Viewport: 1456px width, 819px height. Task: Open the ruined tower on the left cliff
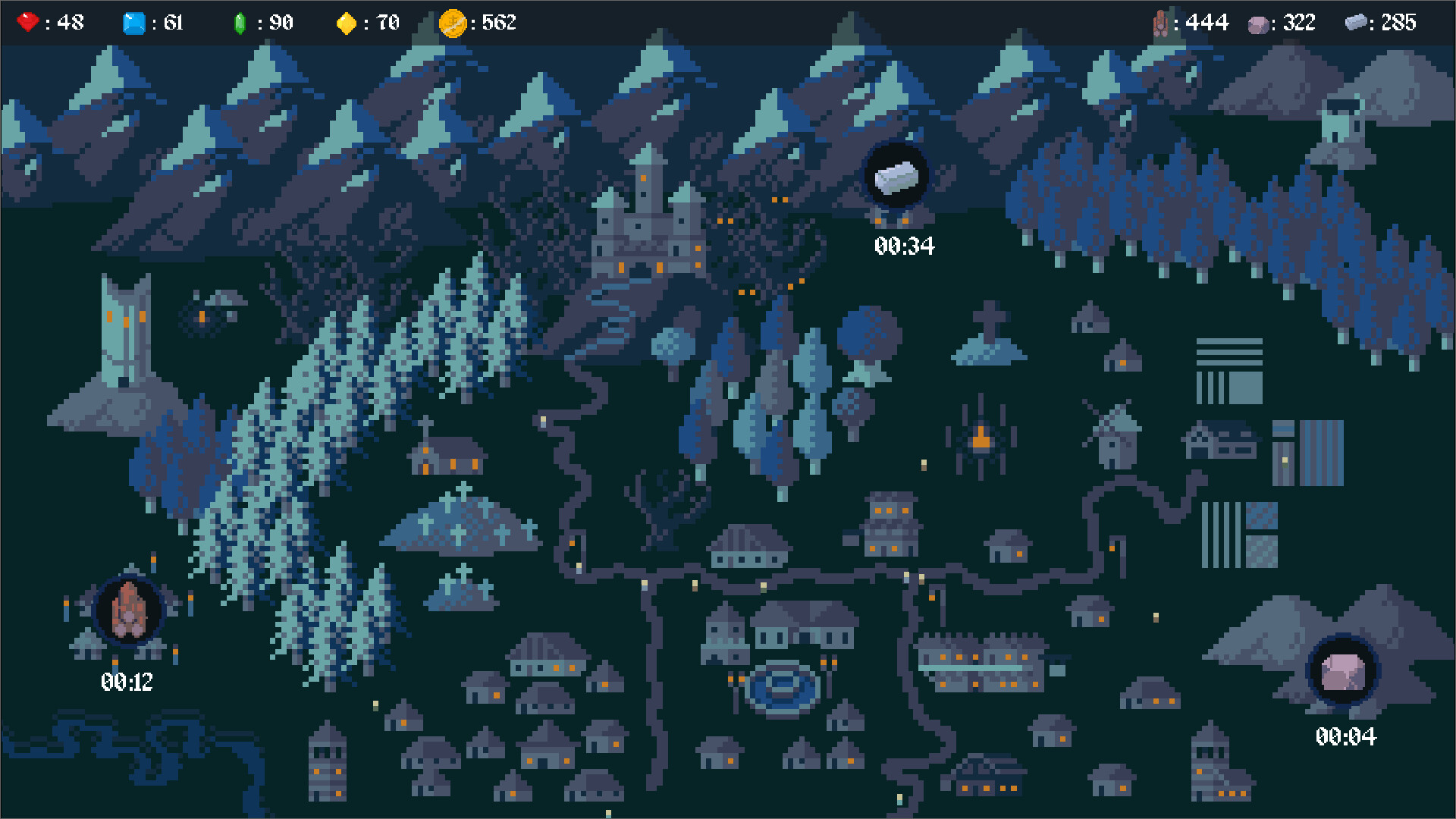click(125, 334)
